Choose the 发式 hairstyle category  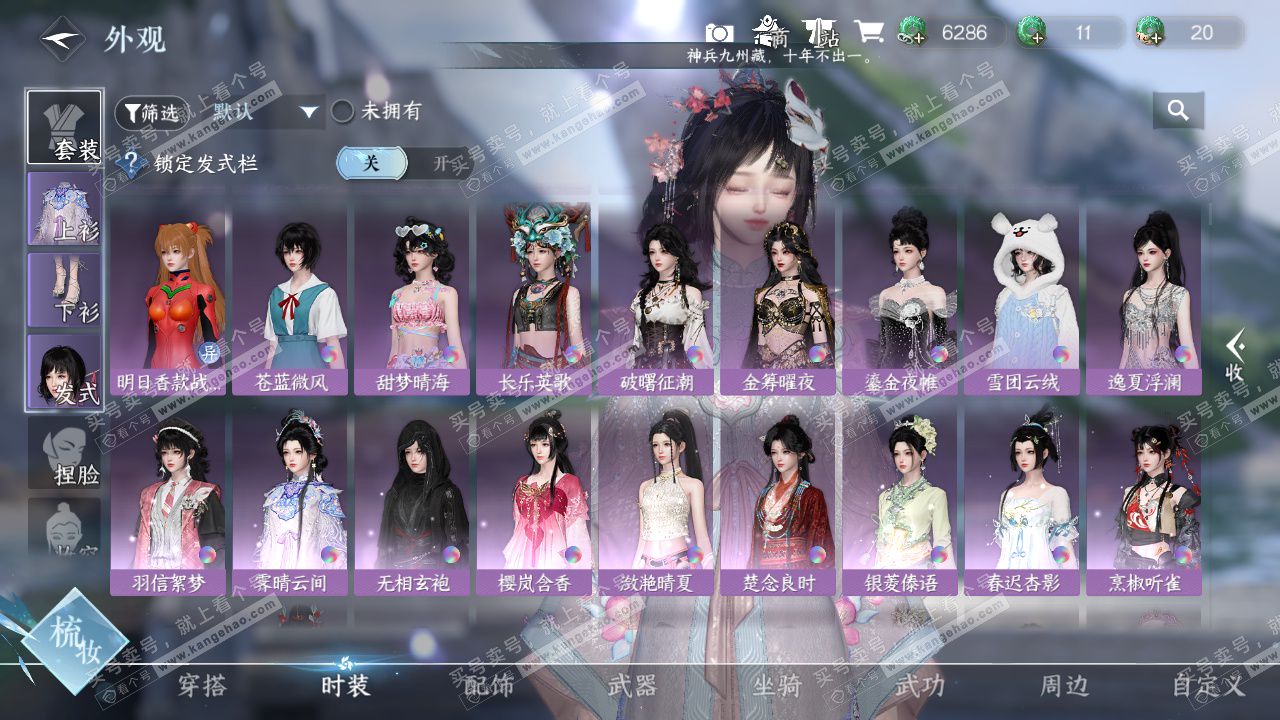pyautogui.click(x=64, y=370)
